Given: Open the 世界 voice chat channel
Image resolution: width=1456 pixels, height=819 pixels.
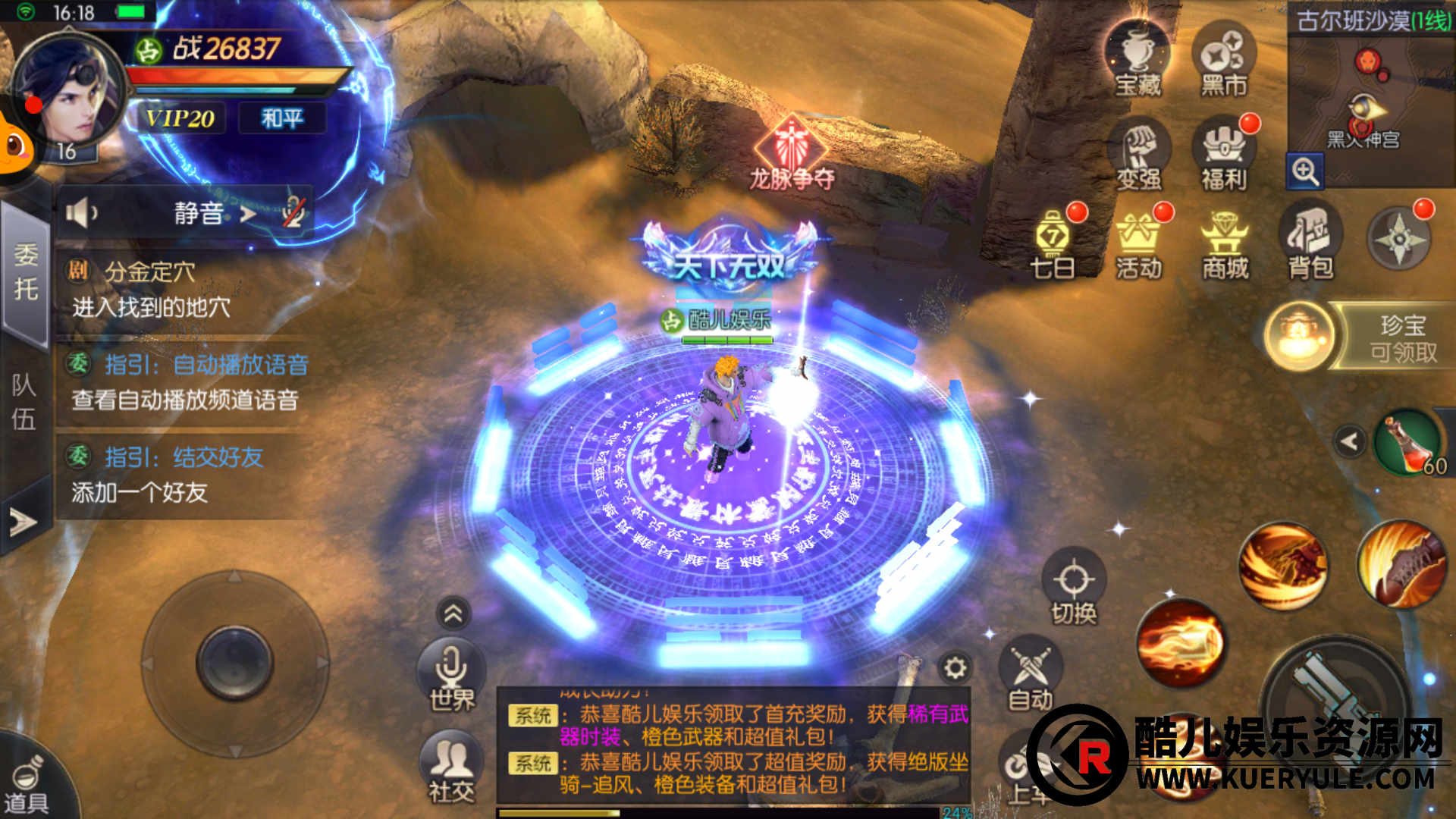Looking at the screenshot, I should 452,675.
